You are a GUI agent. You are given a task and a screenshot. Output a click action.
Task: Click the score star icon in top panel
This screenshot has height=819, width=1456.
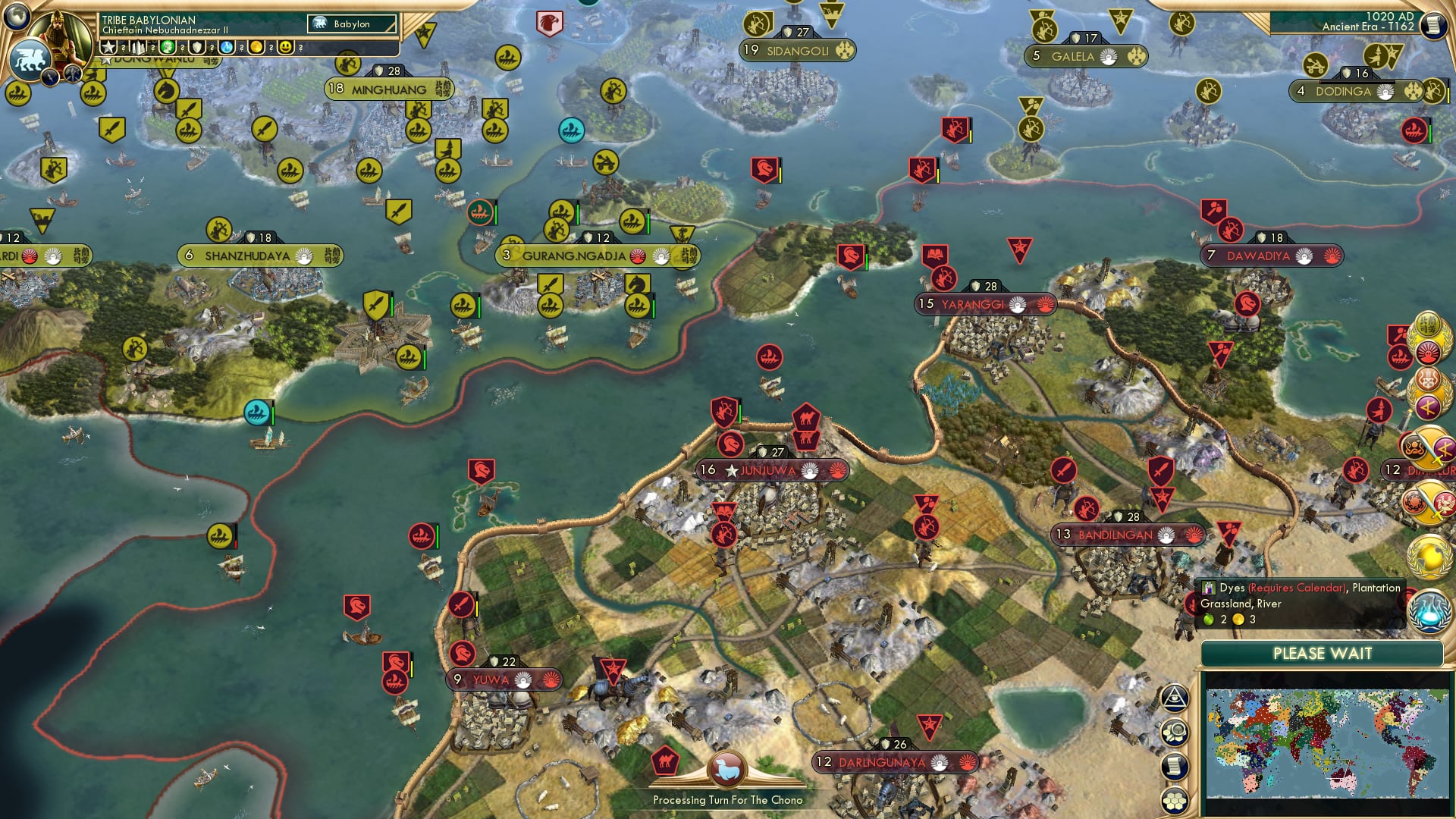point(108,47)
